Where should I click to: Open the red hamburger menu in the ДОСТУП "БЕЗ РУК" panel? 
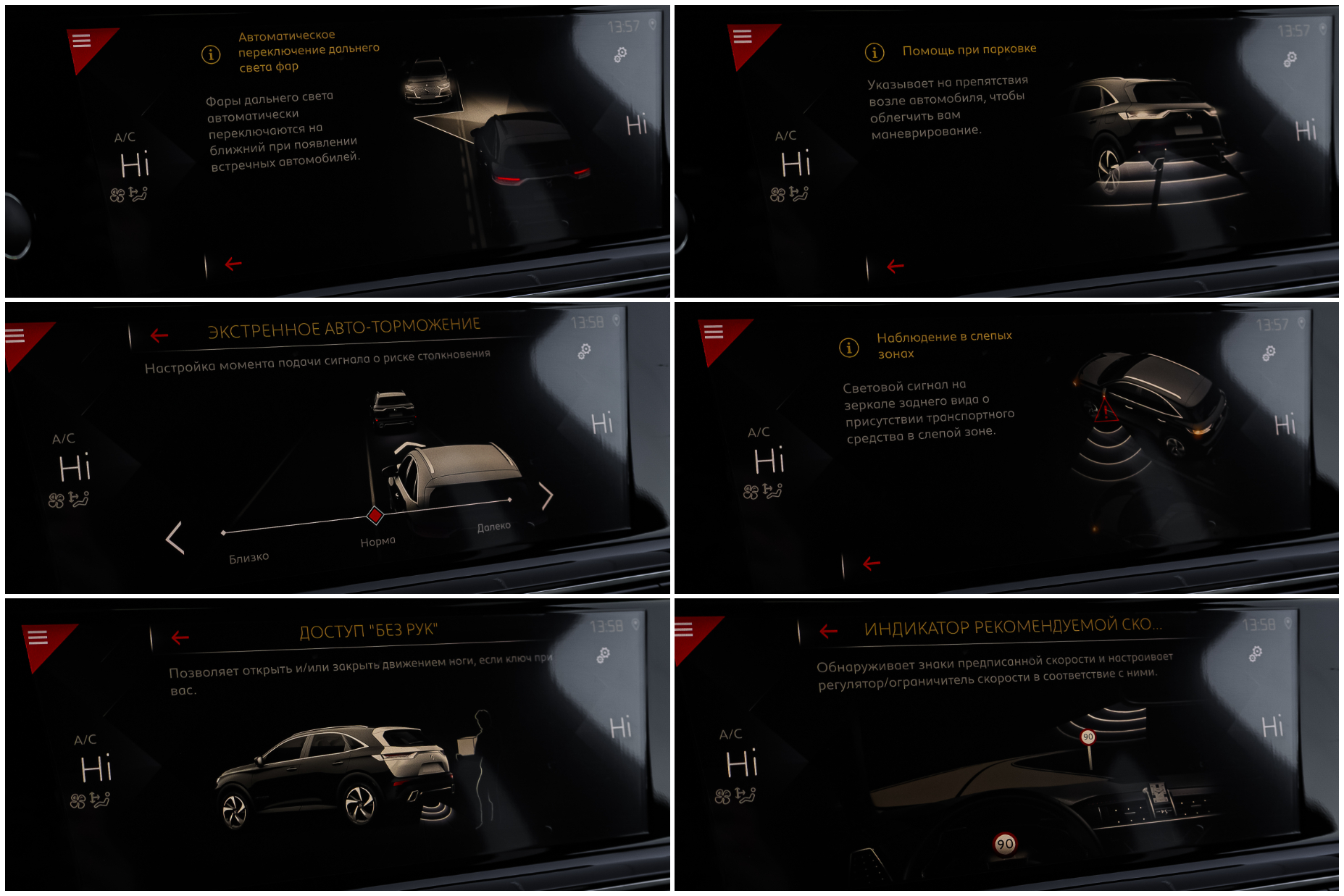point(38,637)
